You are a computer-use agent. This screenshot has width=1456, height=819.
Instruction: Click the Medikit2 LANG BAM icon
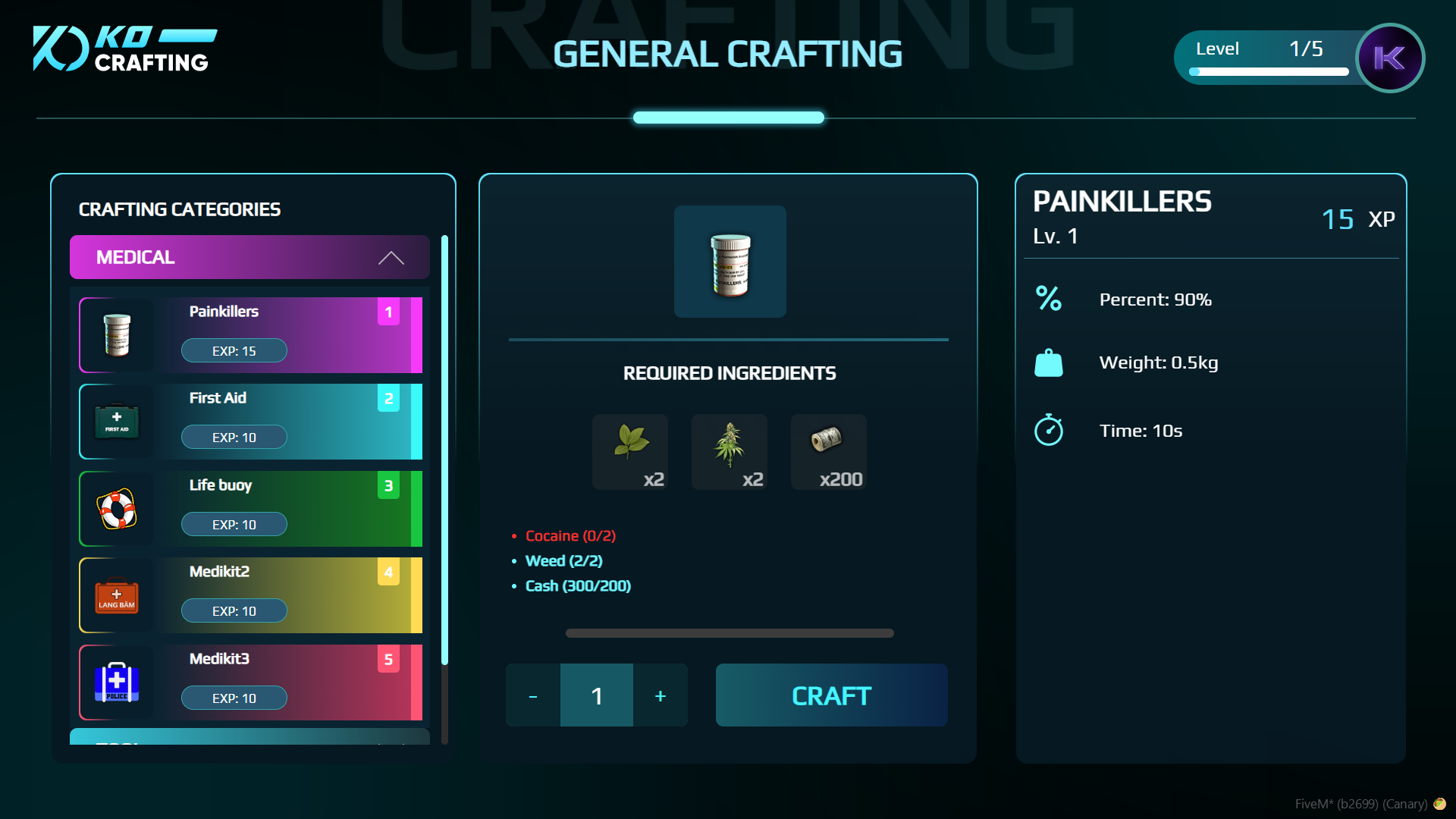point(115,595)
